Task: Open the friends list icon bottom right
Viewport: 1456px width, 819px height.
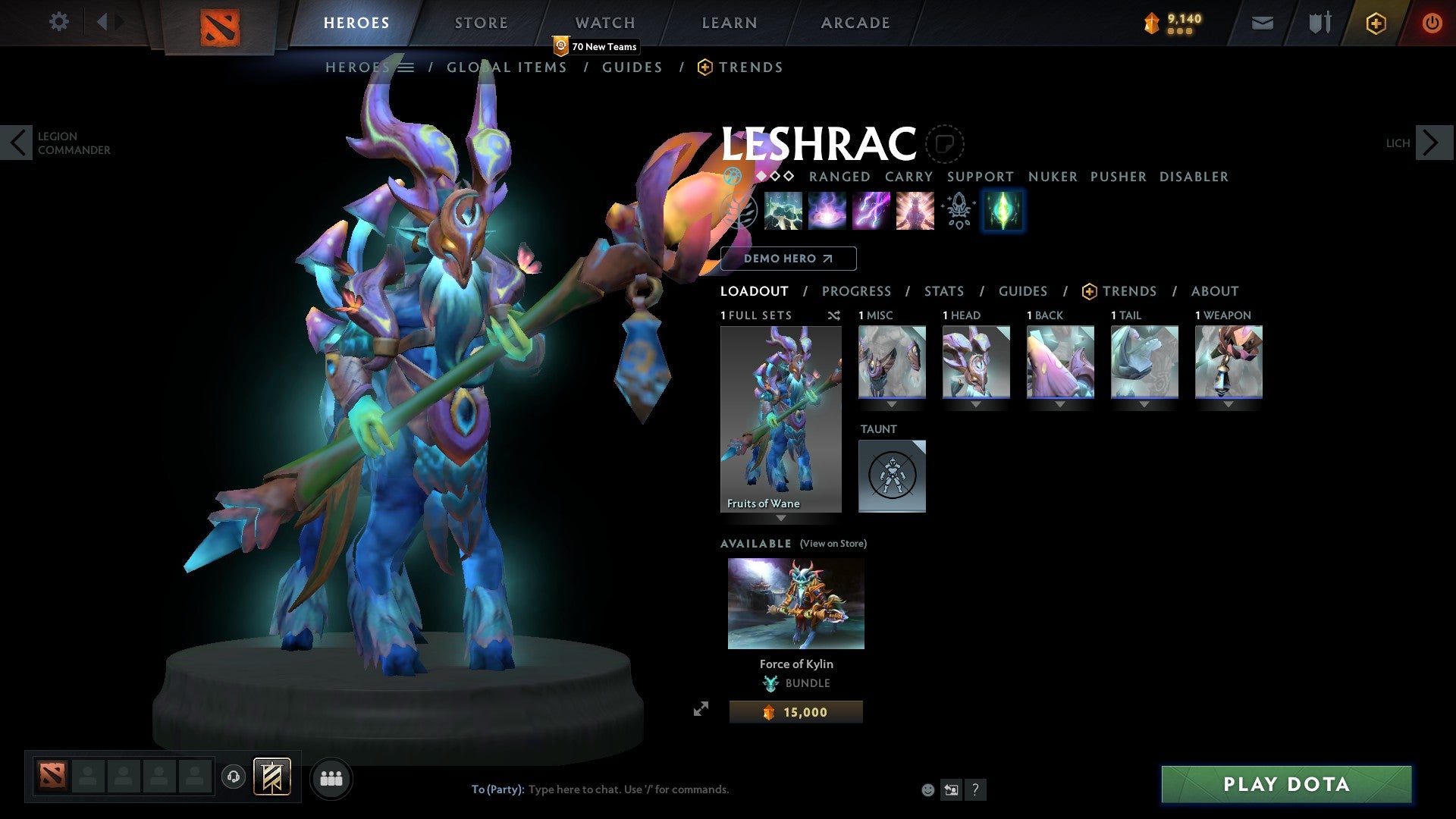Action: point(331,778)
